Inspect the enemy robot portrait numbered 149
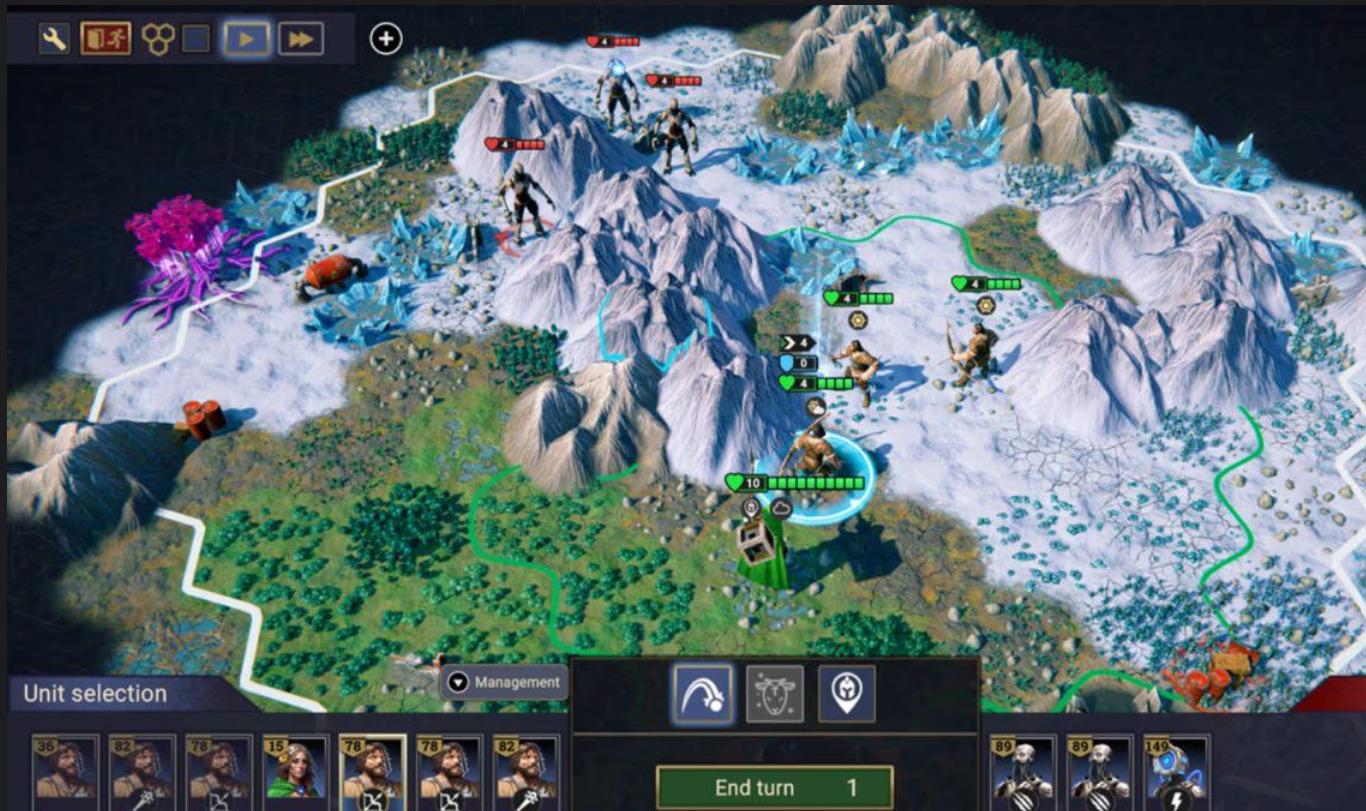This screenshot has width=1366, height=811. tap(1176, 774)
